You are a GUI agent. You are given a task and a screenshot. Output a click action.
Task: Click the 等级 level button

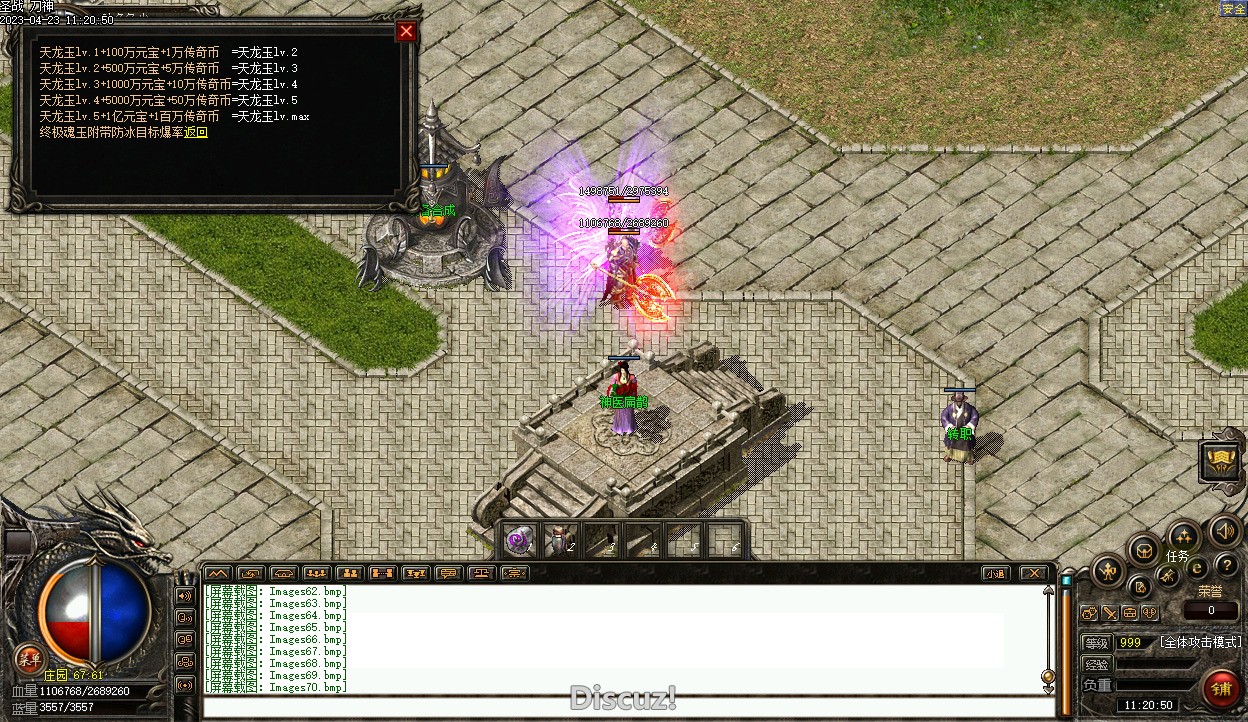pyautogui.click(x=1097, y=643)
